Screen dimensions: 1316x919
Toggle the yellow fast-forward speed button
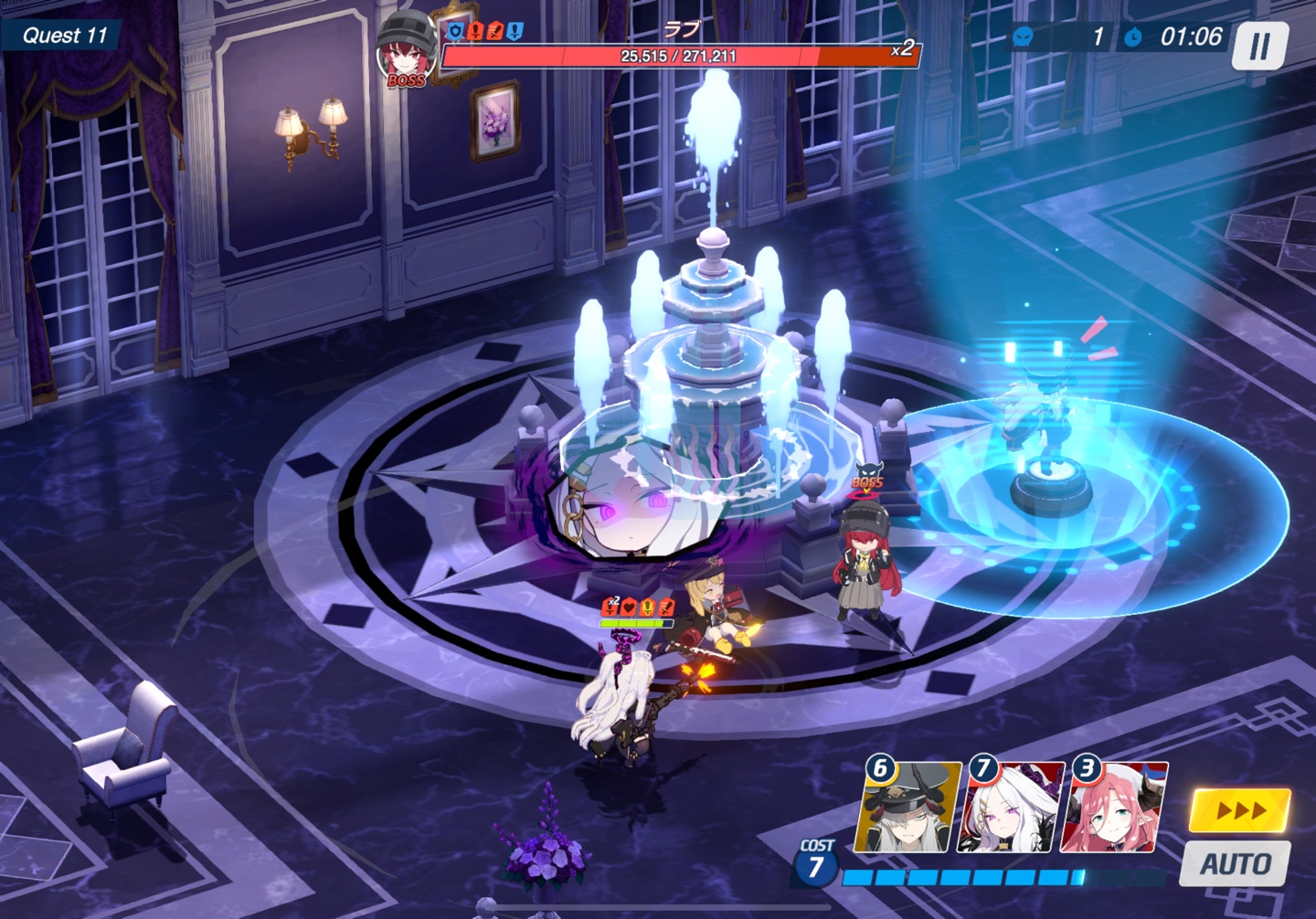1239,810
